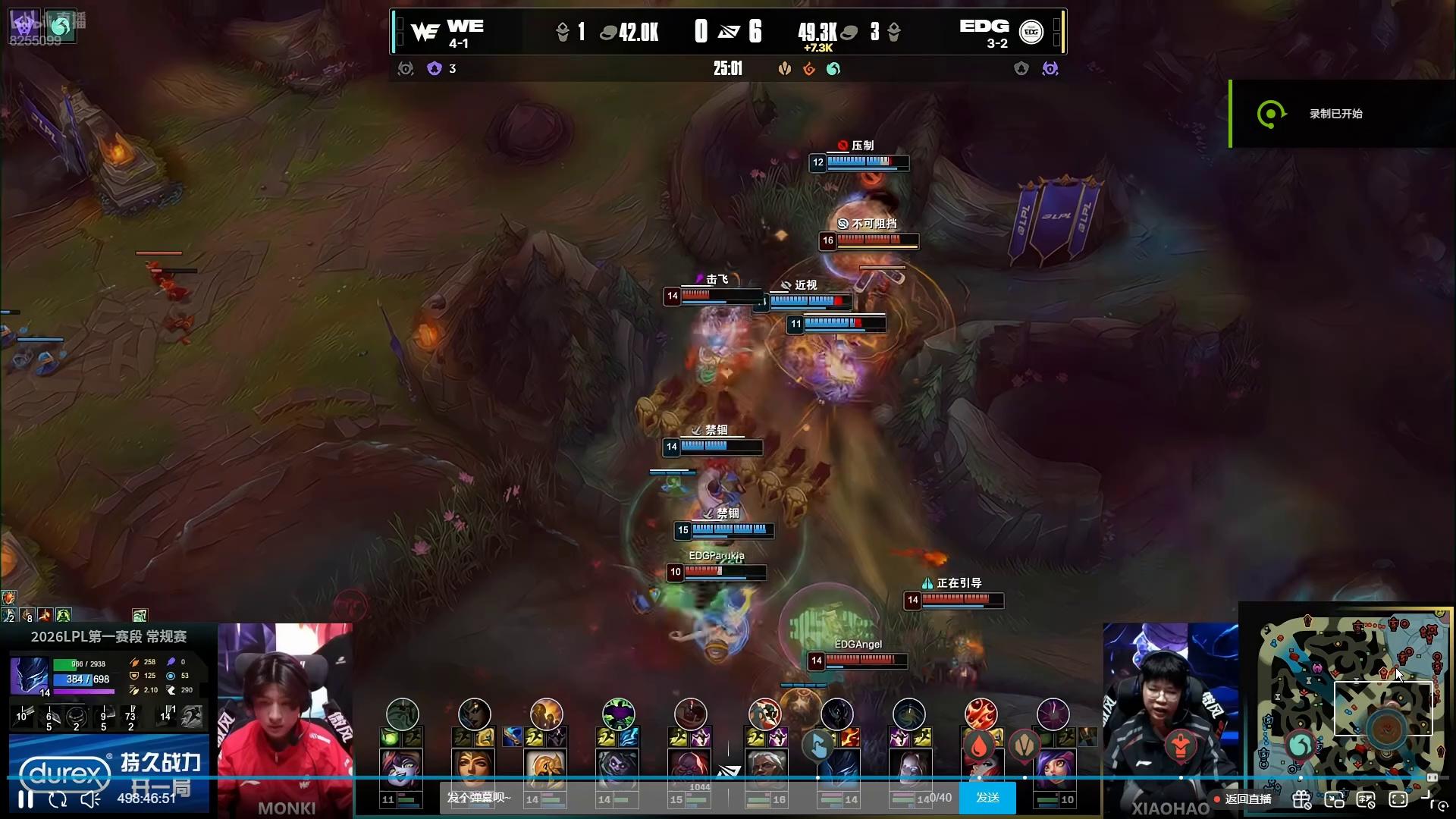The image size is (1456, 819).
Task: Mute the video volume speaker
Action: click(90, 799)
